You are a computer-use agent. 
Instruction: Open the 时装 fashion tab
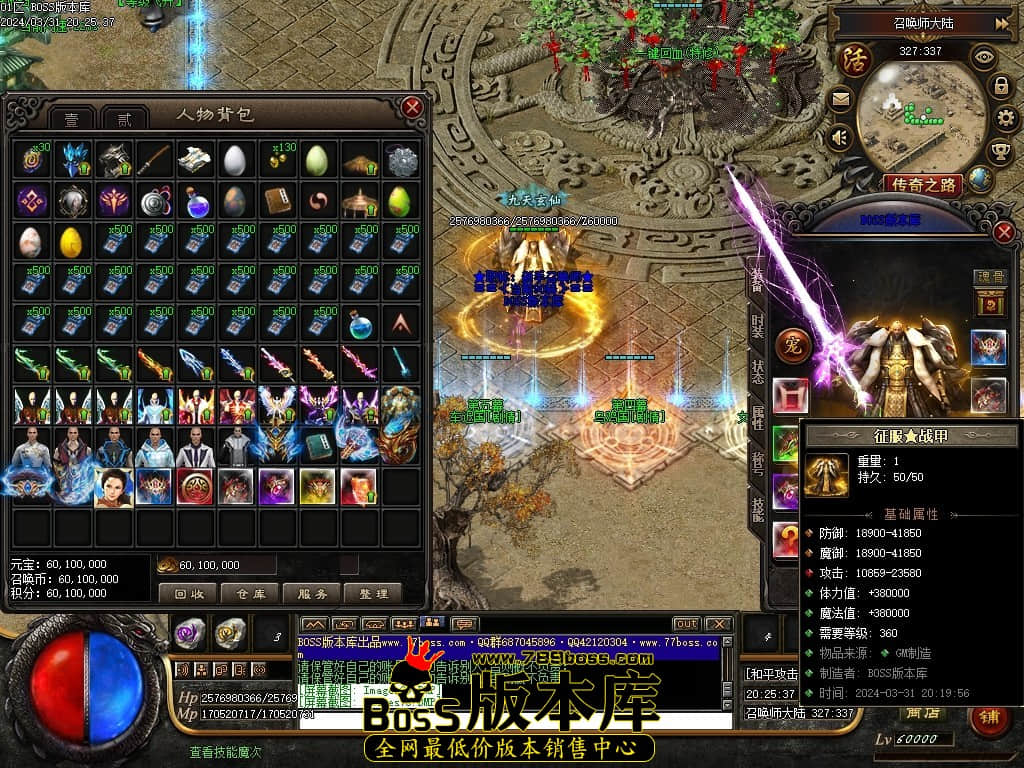pyautogui.click(x=758, y=327)
